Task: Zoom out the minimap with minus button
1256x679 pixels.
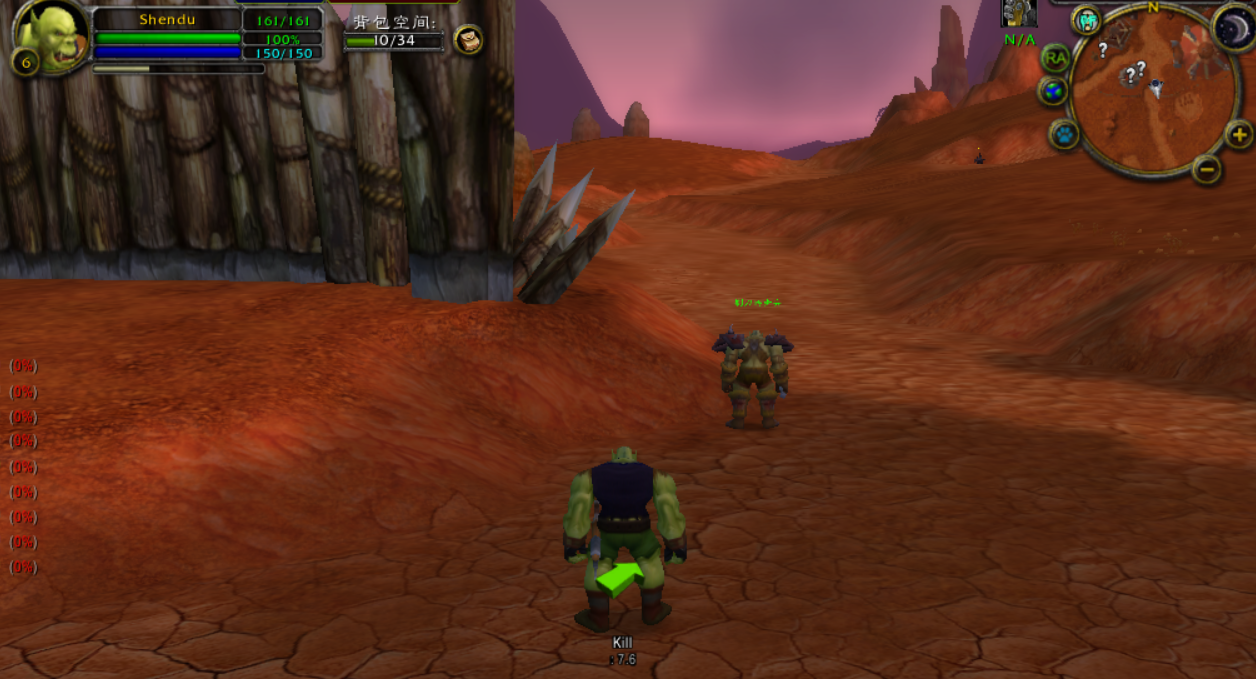Action: click(x=1207, y=169)
